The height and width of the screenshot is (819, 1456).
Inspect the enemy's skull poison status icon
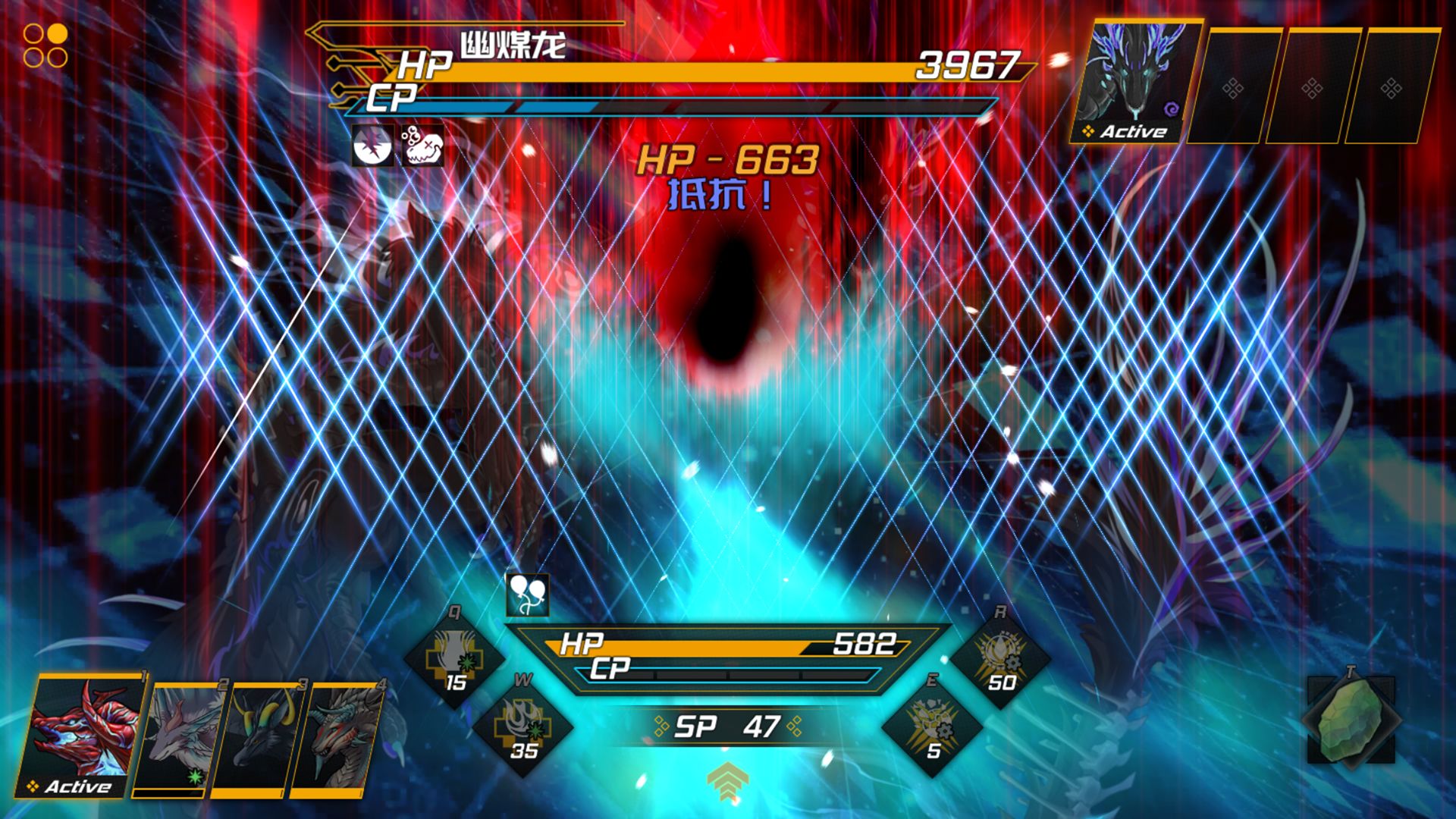[422, 145]
